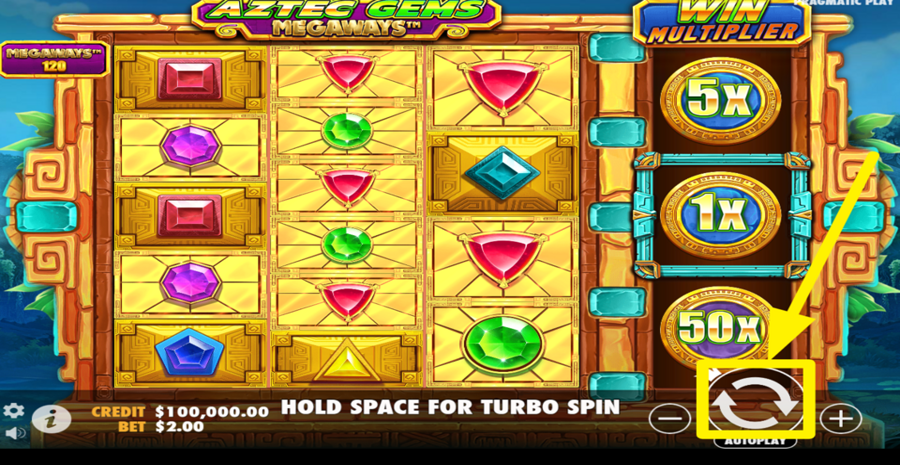
Task: Decrease the bet with the minus button
Action: coord(669,418)
